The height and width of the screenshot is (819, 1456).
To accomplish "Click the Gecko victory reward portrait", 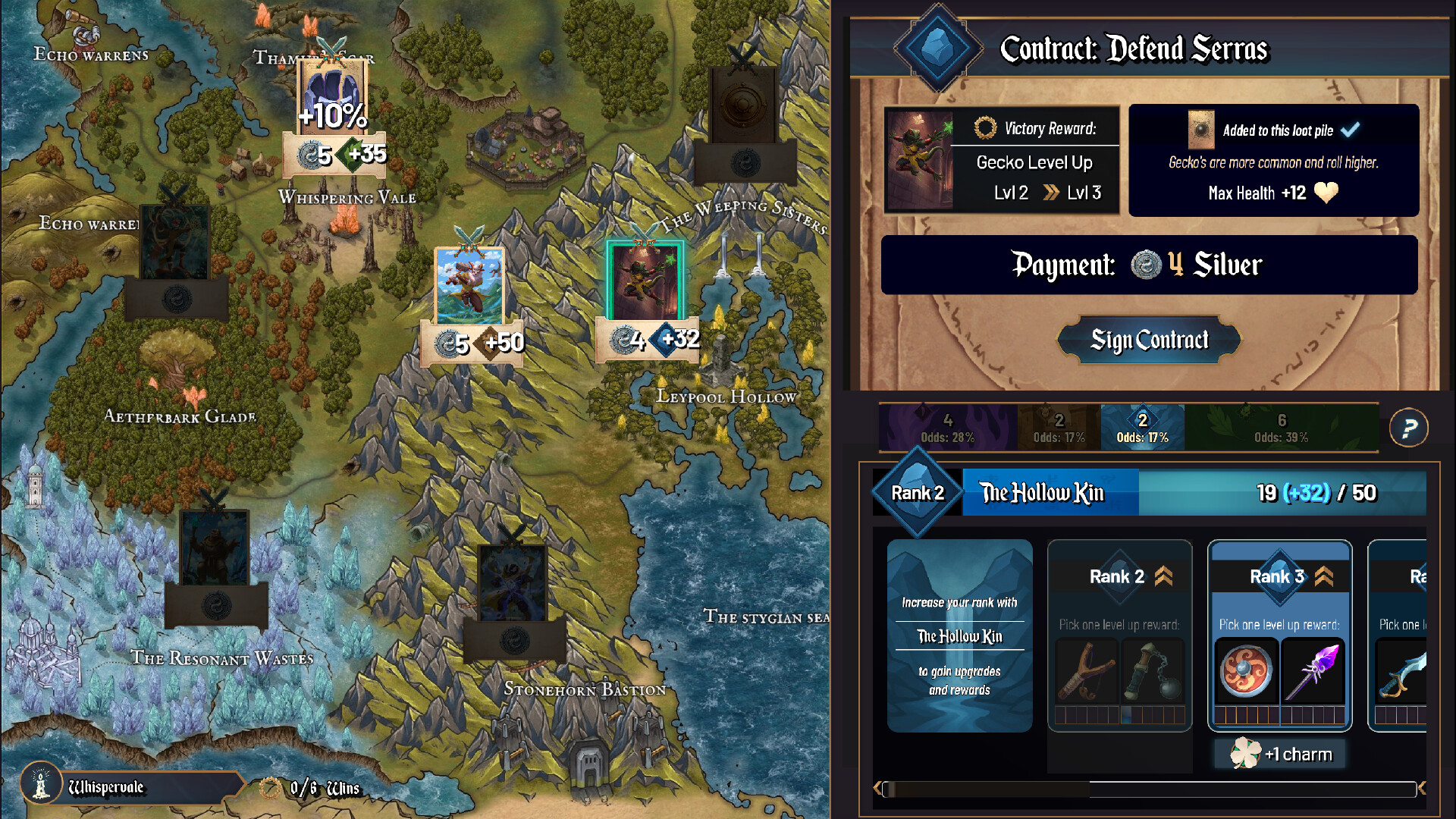I will [919, 159].
